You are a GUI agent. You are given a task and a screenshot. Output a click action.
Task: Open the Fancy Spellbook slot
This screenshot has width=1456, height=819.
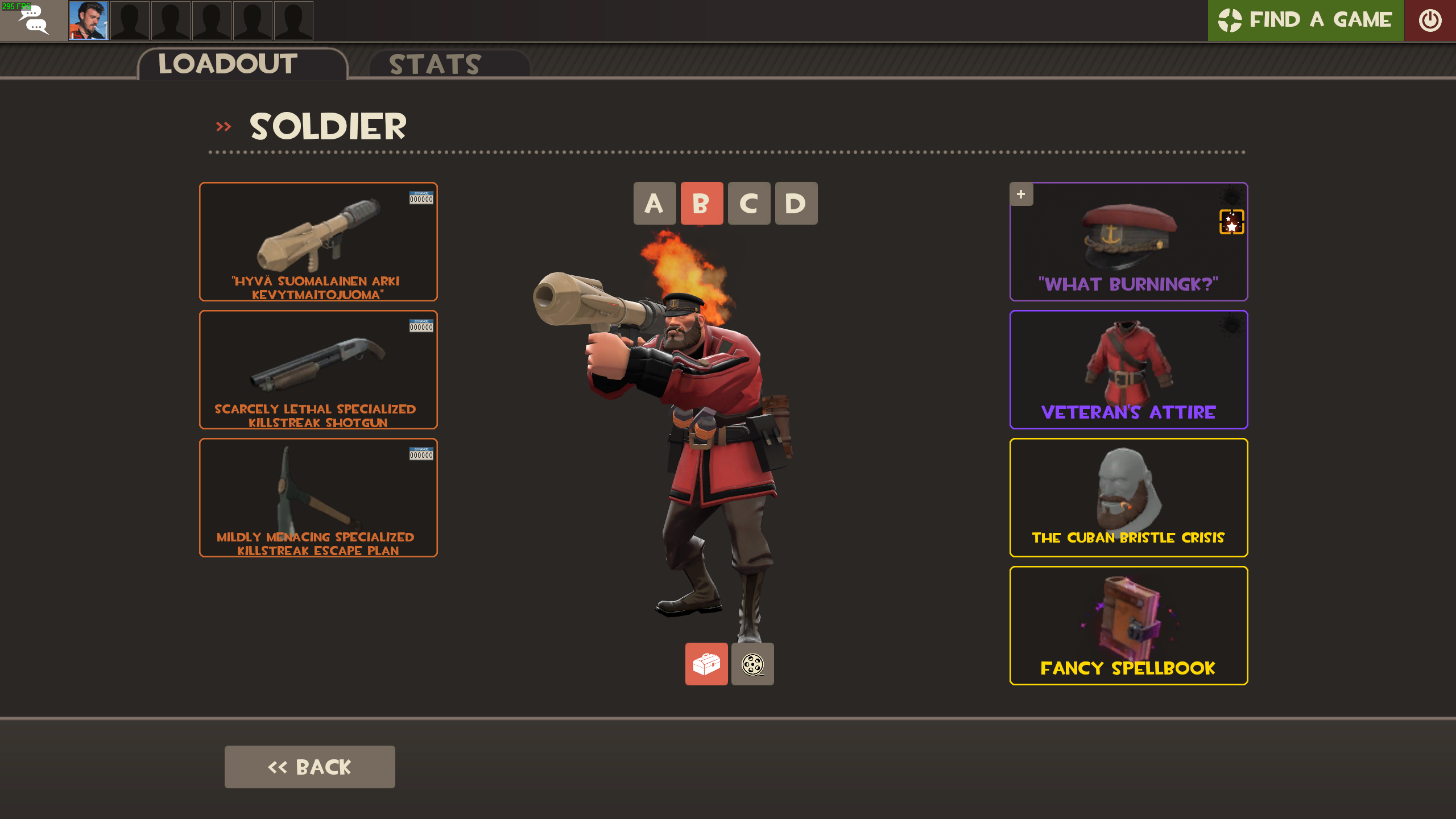[1128, 626]
